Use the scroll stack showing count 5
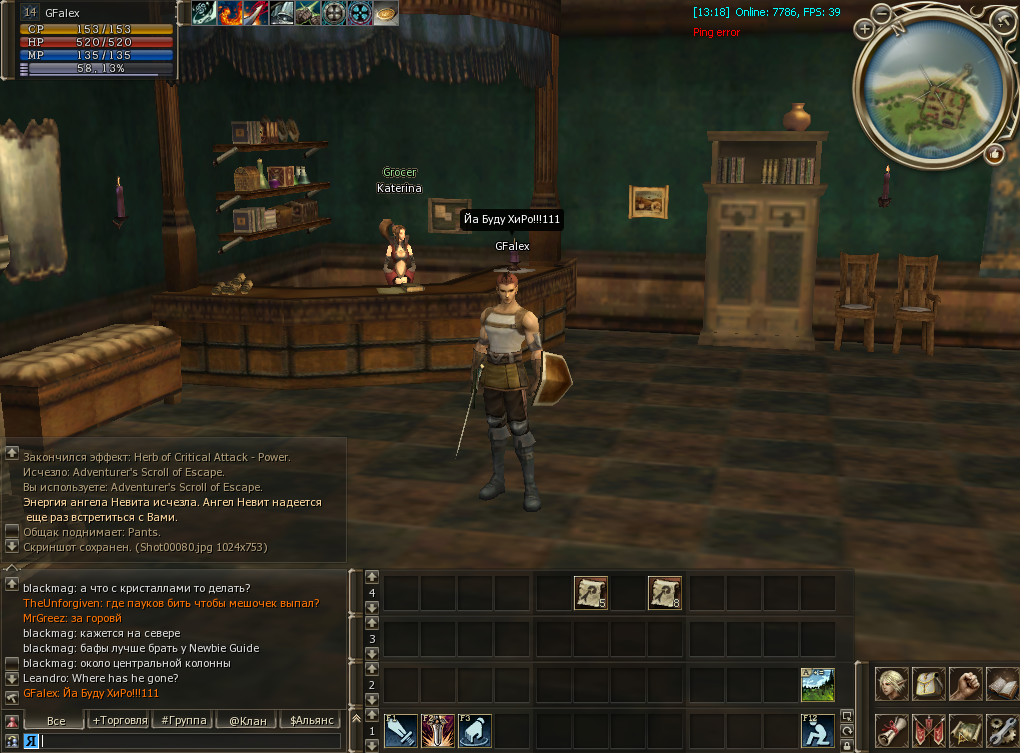1024x753 pixels. tap(590, 593)
